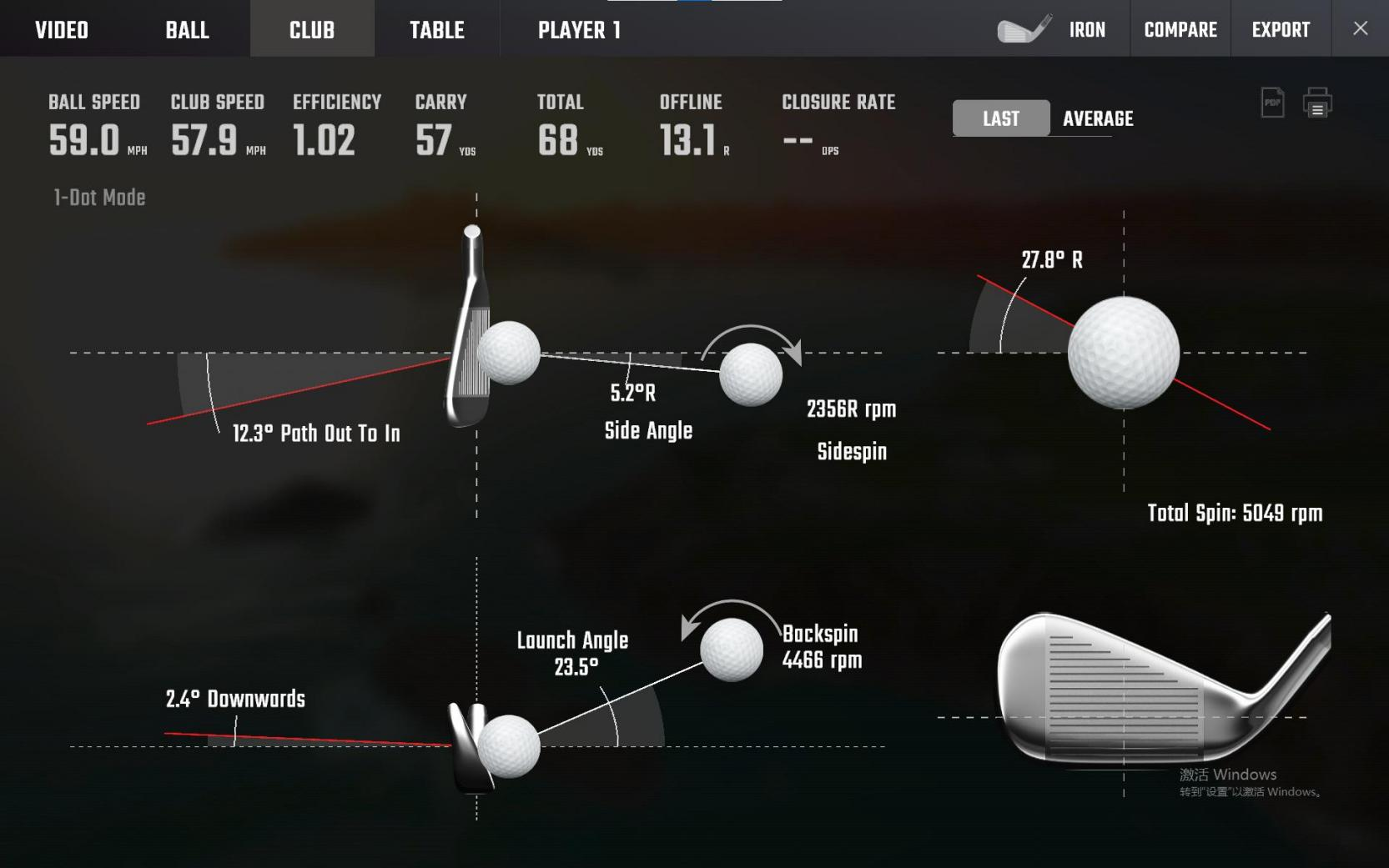Toggle to LAST shot data
This screenshot has width=1389, height=868.
pyautogui.click(x=1000, y=118)
